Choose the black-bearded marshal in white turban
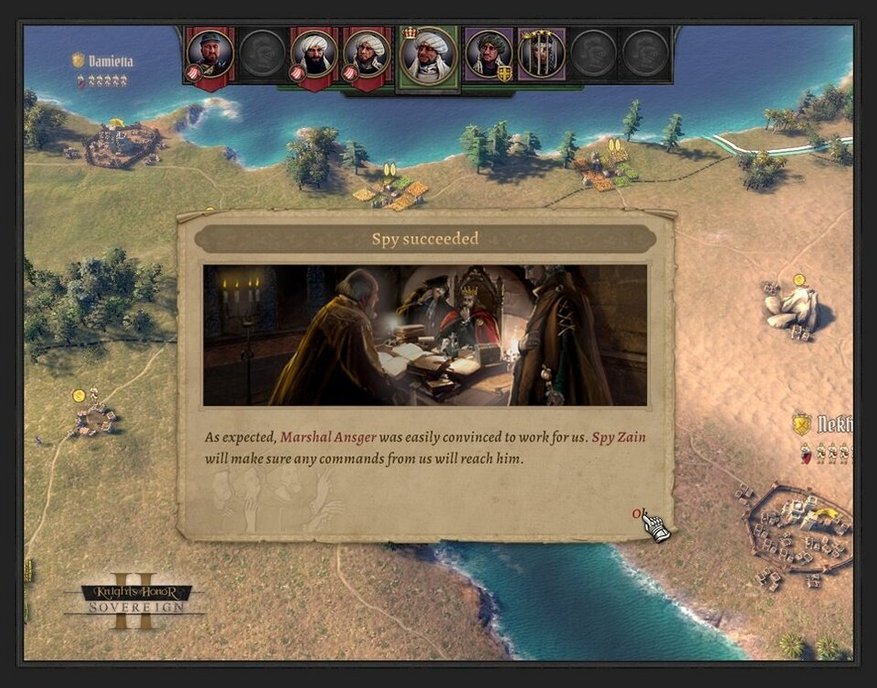877x688 pixels. click(x=314, y=53)
